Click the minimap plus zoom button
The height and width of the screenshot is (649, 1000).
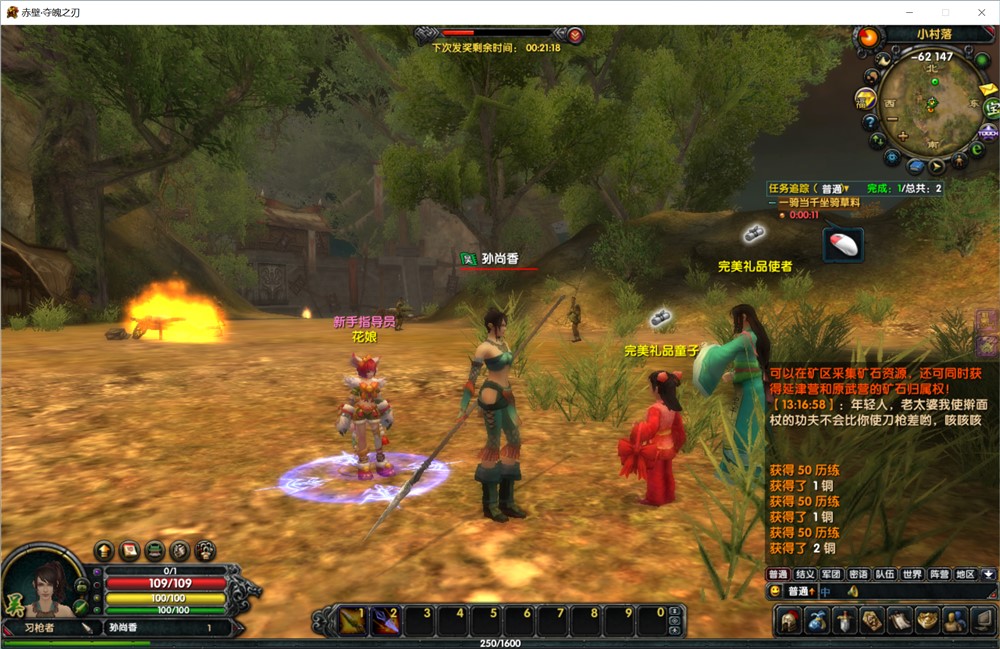coord(902,136)
